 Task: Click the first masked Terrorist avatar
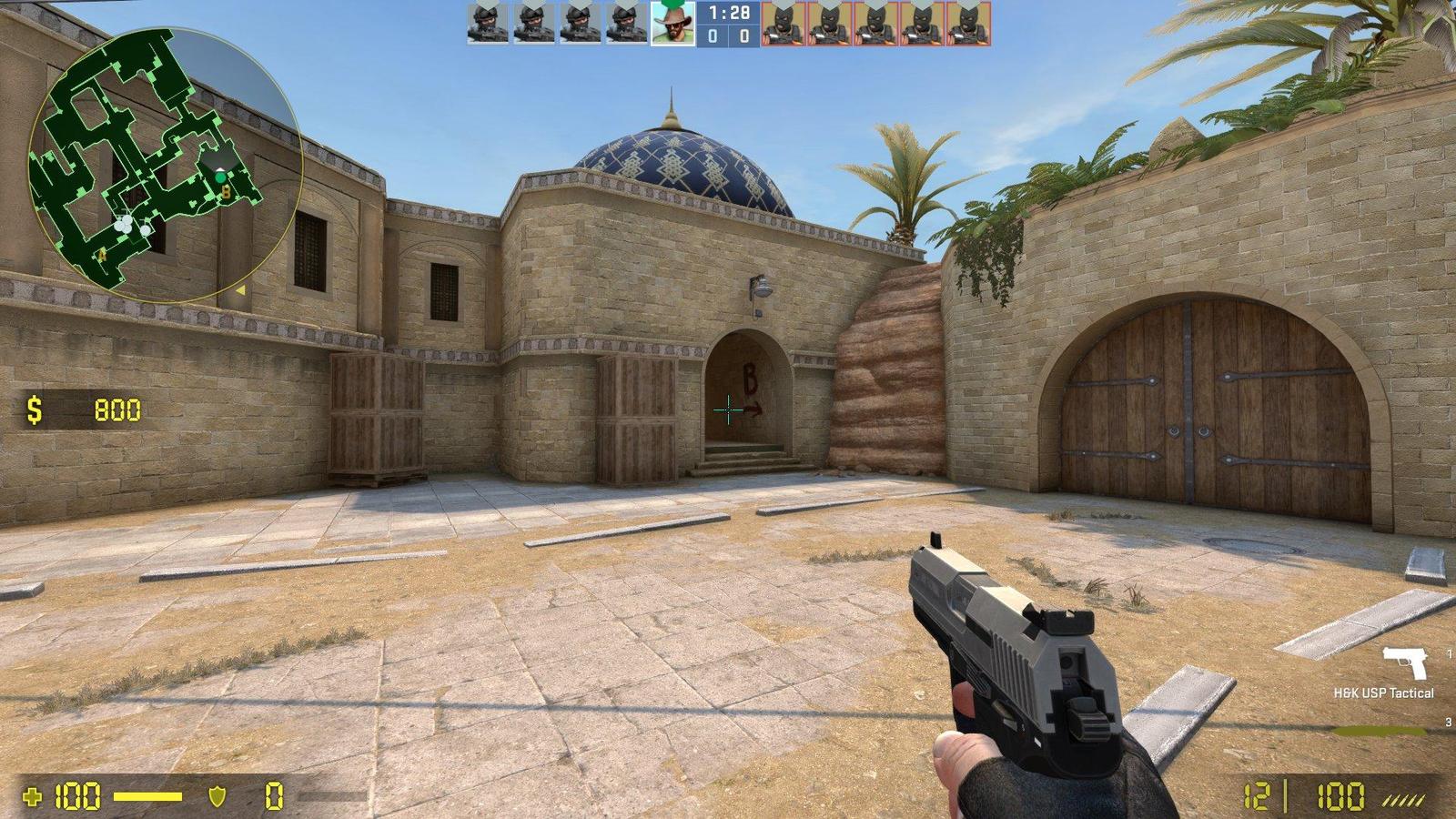coord(784,25)
